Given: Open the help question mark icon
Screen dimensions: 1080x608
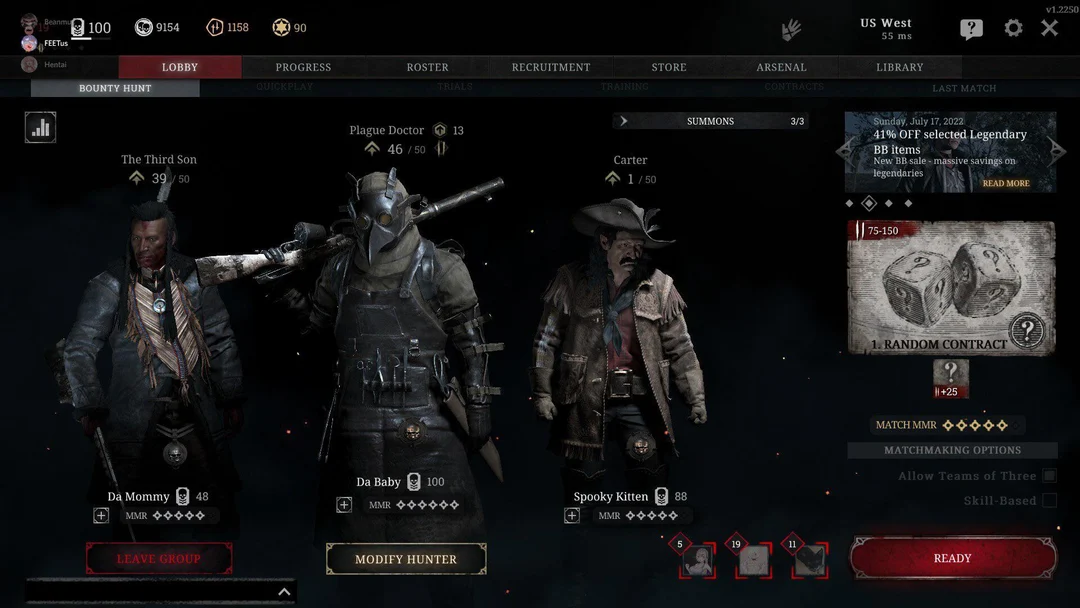Looking at the screenshot, I should pyautogui.click(x=971, y=29).
